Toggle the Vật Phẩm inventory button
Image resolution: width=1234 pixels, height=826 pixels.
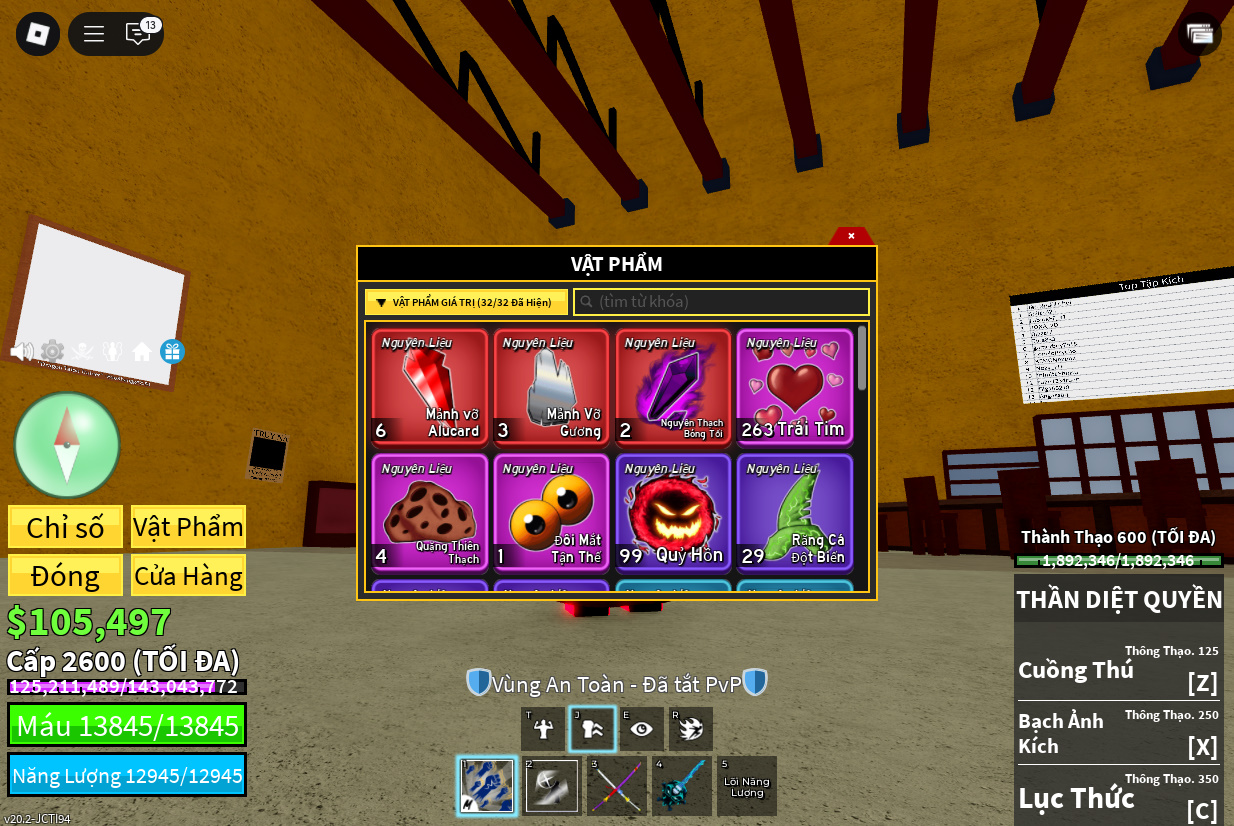[x=188, y=527]
